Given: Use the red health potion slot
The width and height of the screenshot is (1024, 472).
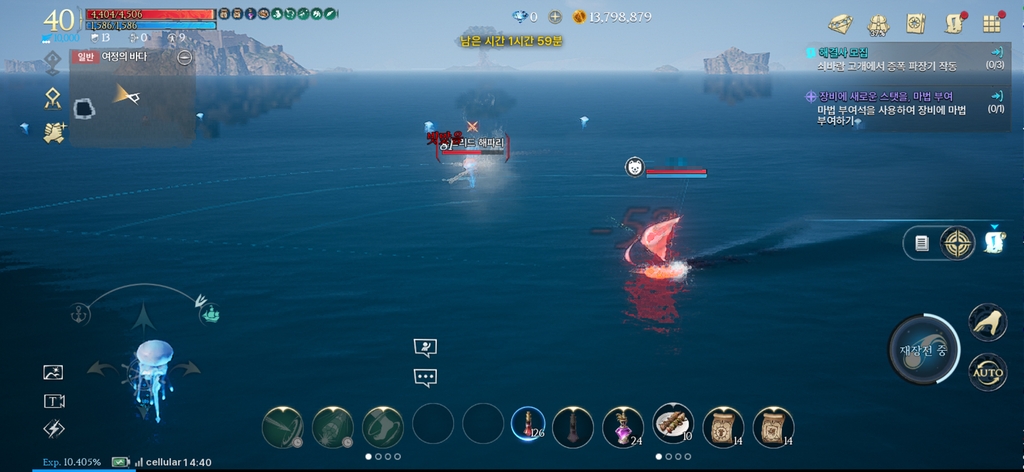Looking at the screenshot, I should (x=527, y=427).
